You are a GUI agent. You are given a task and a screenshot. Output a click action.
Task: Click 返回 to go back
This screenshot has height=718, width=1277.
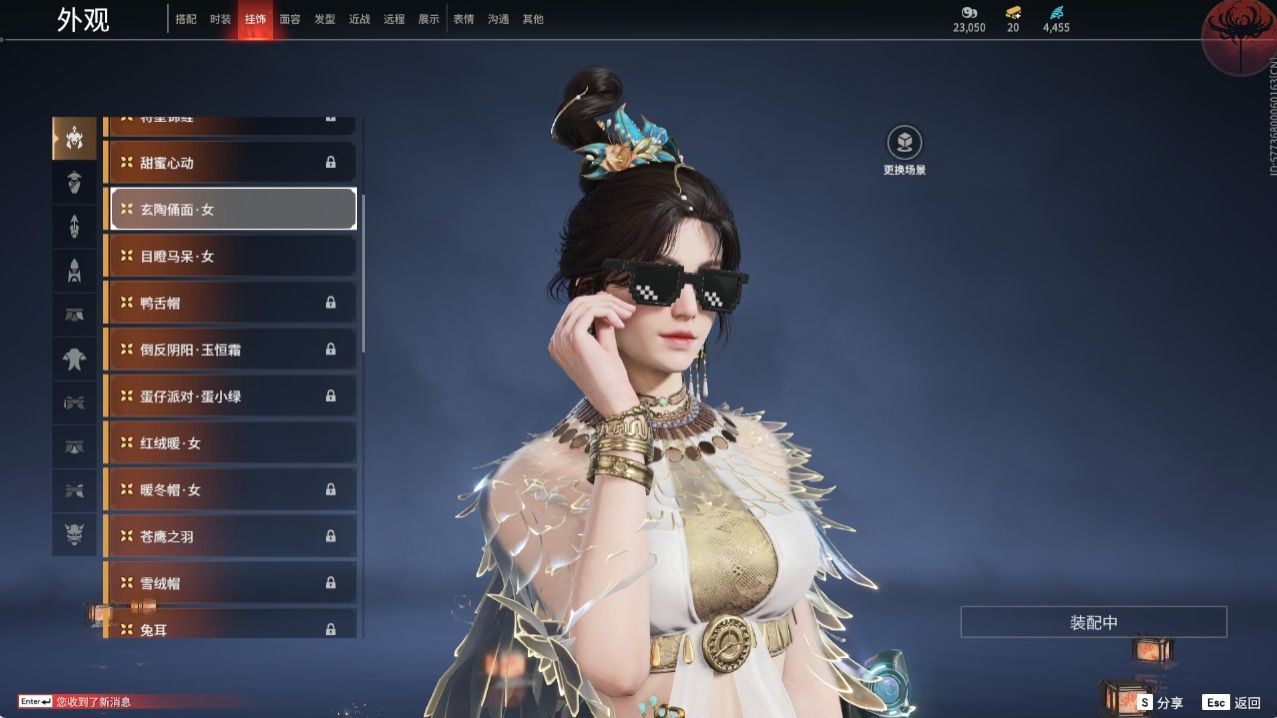[x=1232, y=703]
